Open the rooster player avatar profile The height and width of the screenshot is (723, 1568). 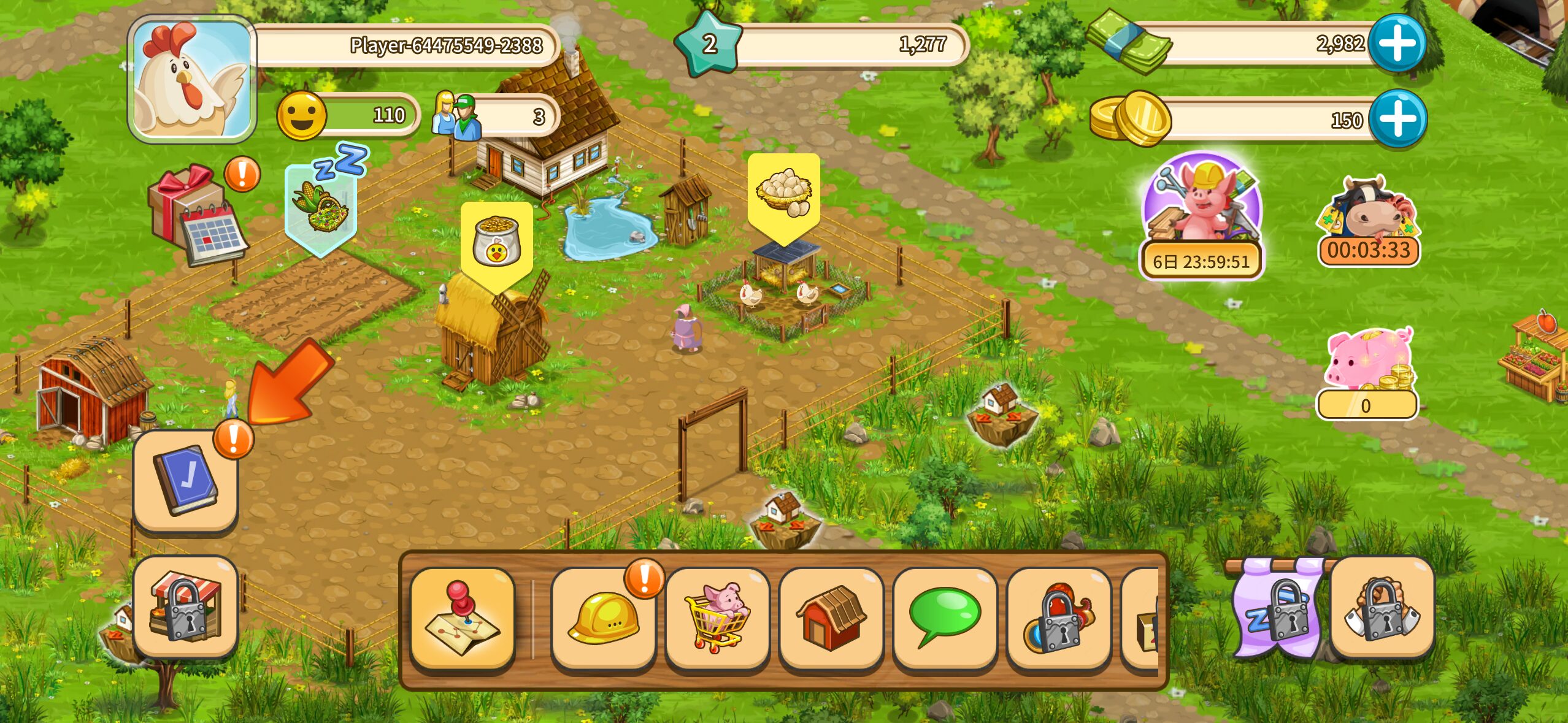click(191, 80)
